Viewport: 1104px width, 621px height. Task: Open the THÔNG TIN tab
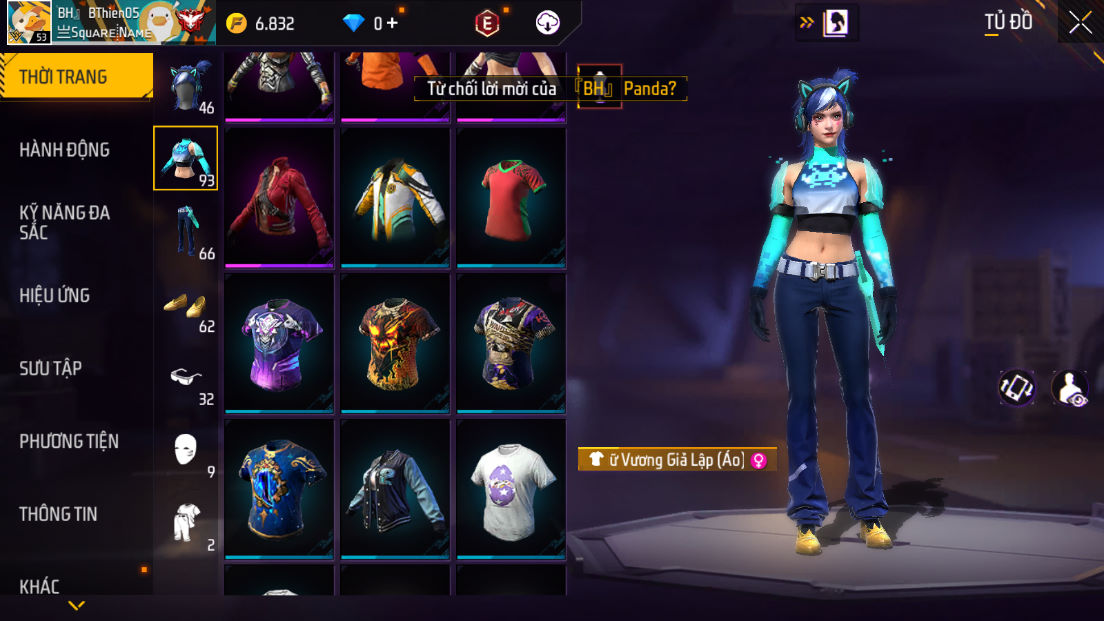[x=58, y=514]
